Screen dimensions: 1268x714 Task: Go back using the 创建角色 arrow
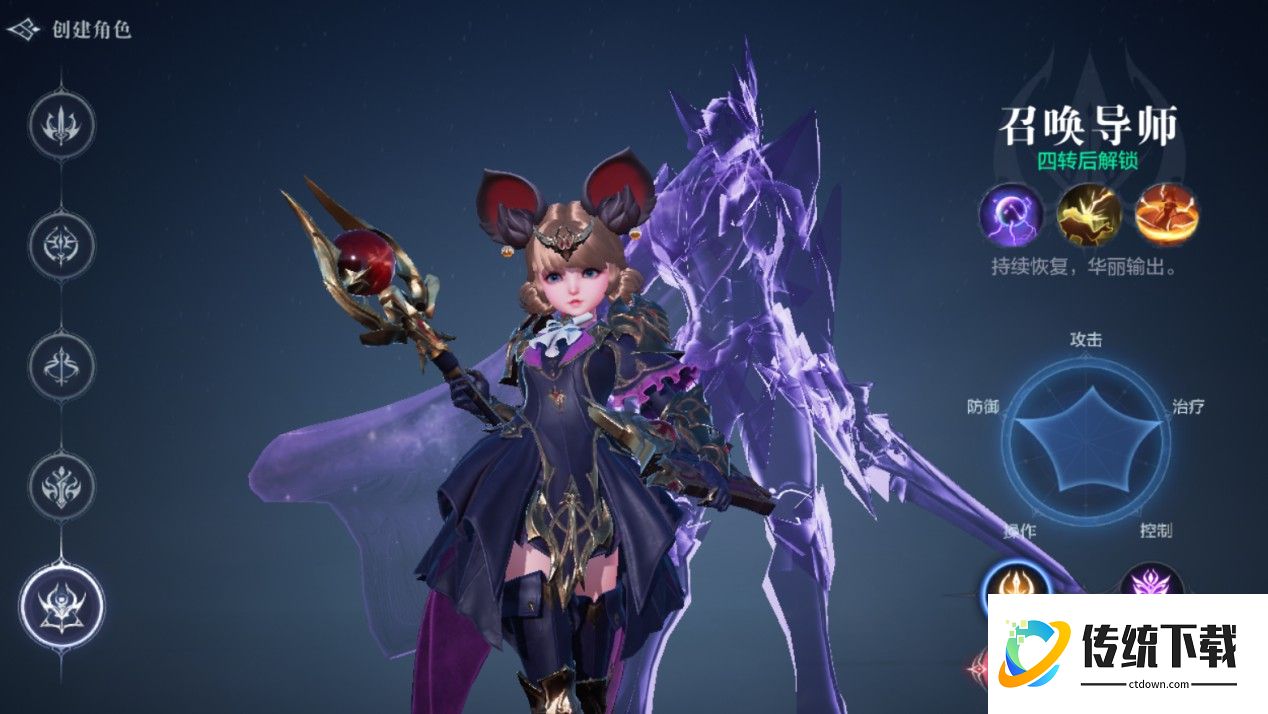pos(24,29)
